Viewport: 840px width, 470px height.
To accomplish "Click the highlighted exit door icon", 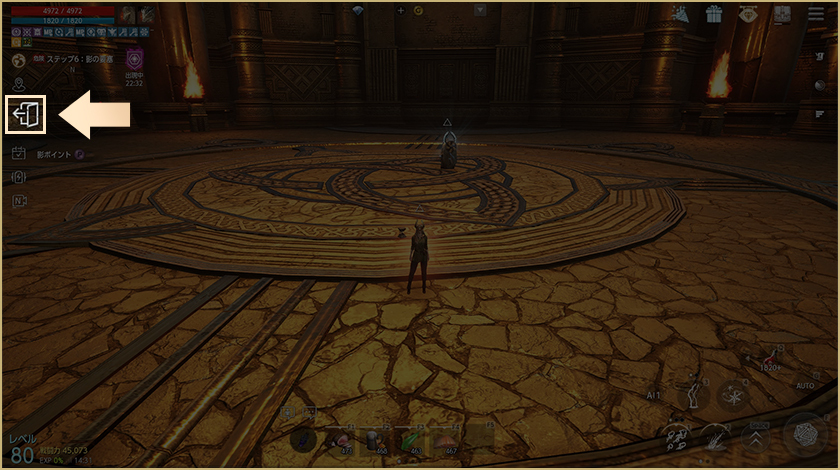I will [26, 116].
